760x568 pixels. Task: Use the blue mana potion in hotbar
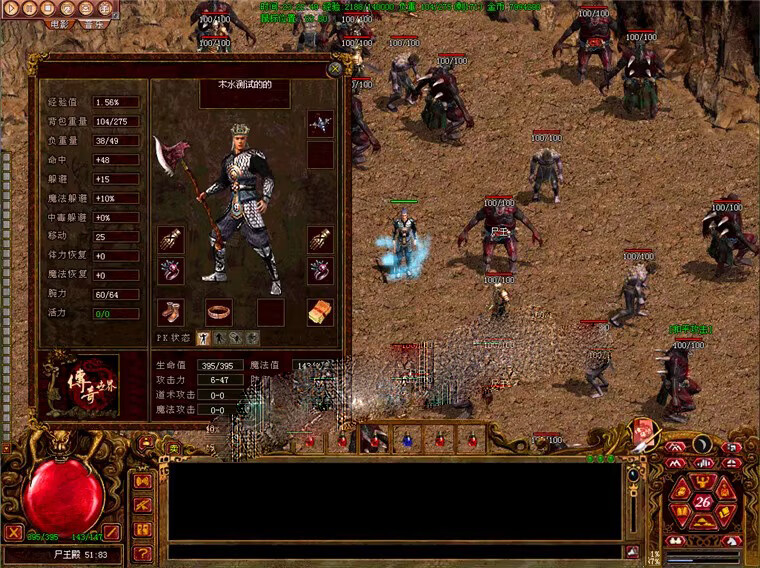pyautogui.click(x=407, y=439)
